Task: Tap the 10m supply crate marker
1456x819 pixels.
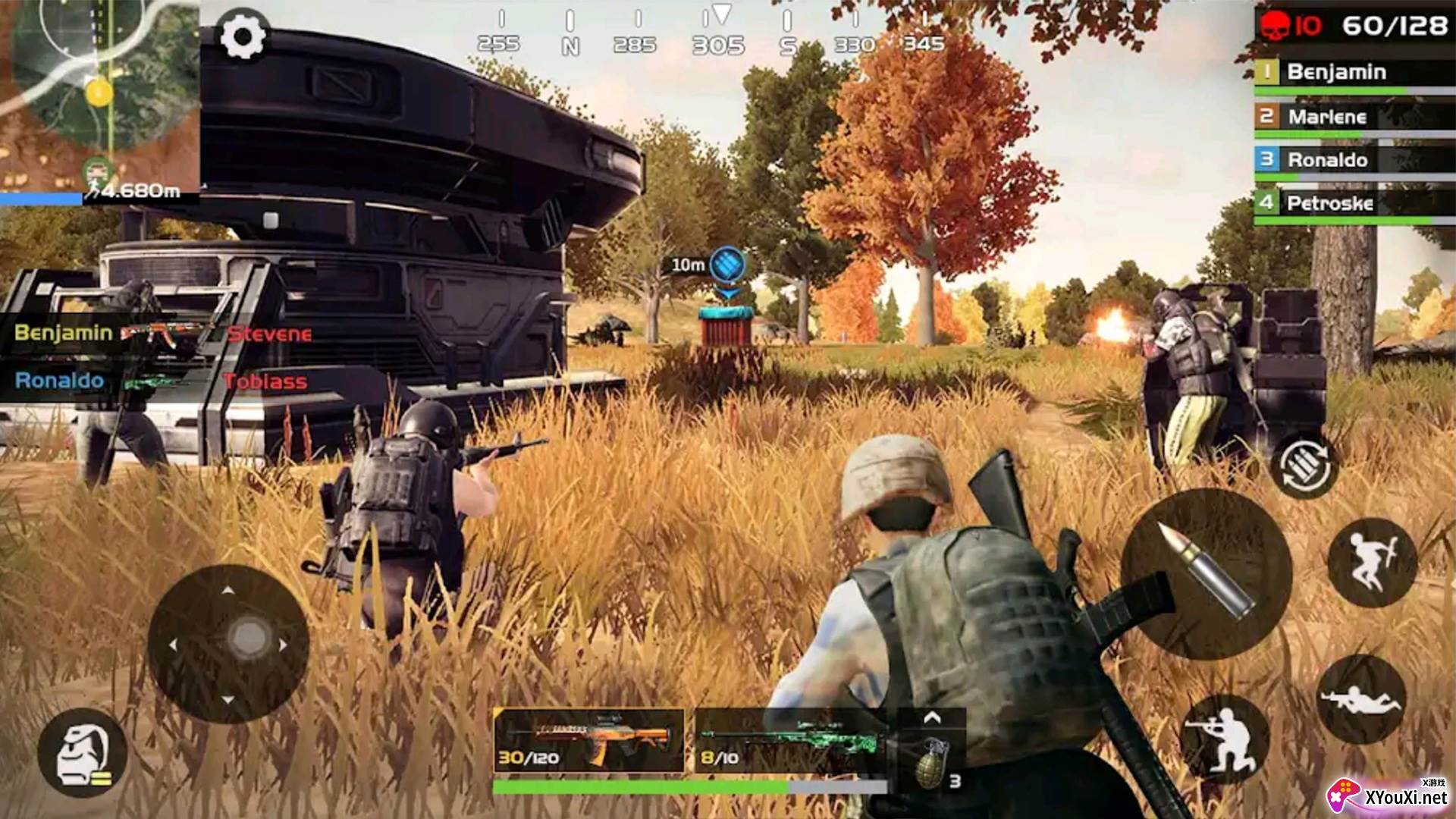Action: (727, 265)
